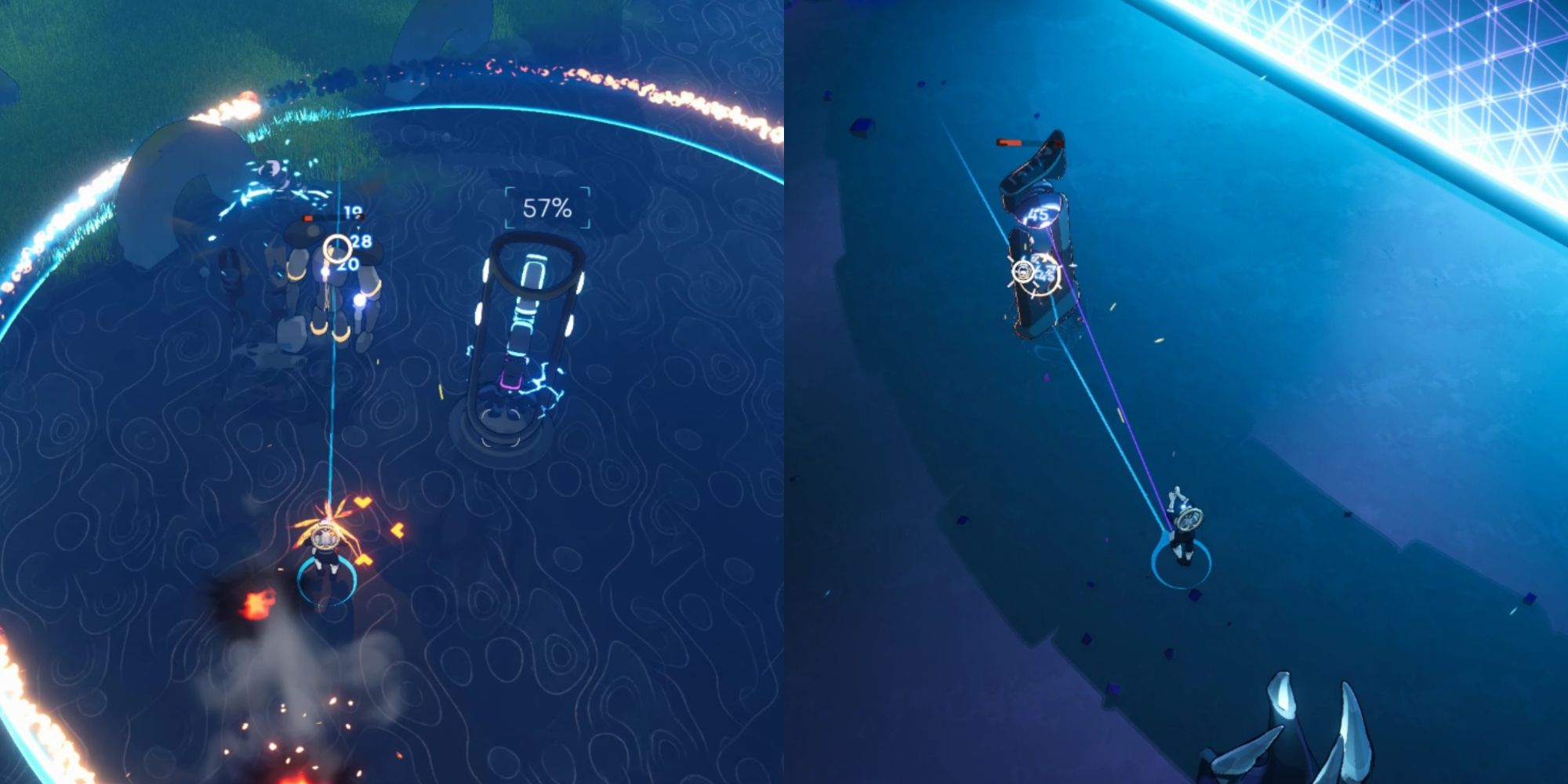The width and height of the screenshot is (1568, 784).
Task: Click the damage number 20 on the robot
Action: 348,263
